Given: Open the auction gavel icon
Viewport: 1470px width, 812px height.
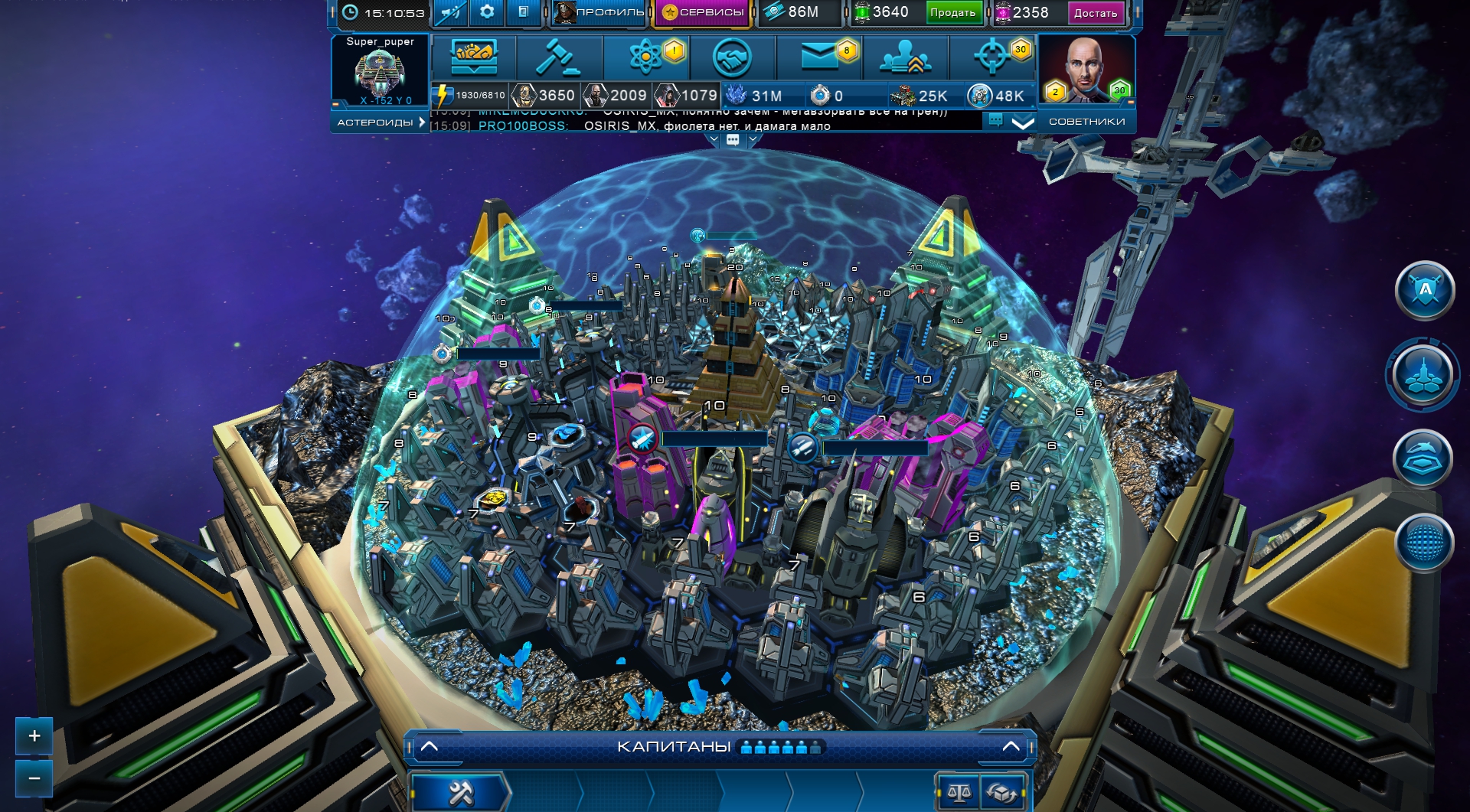Looking at the screenshot, I should pos(558,57).
